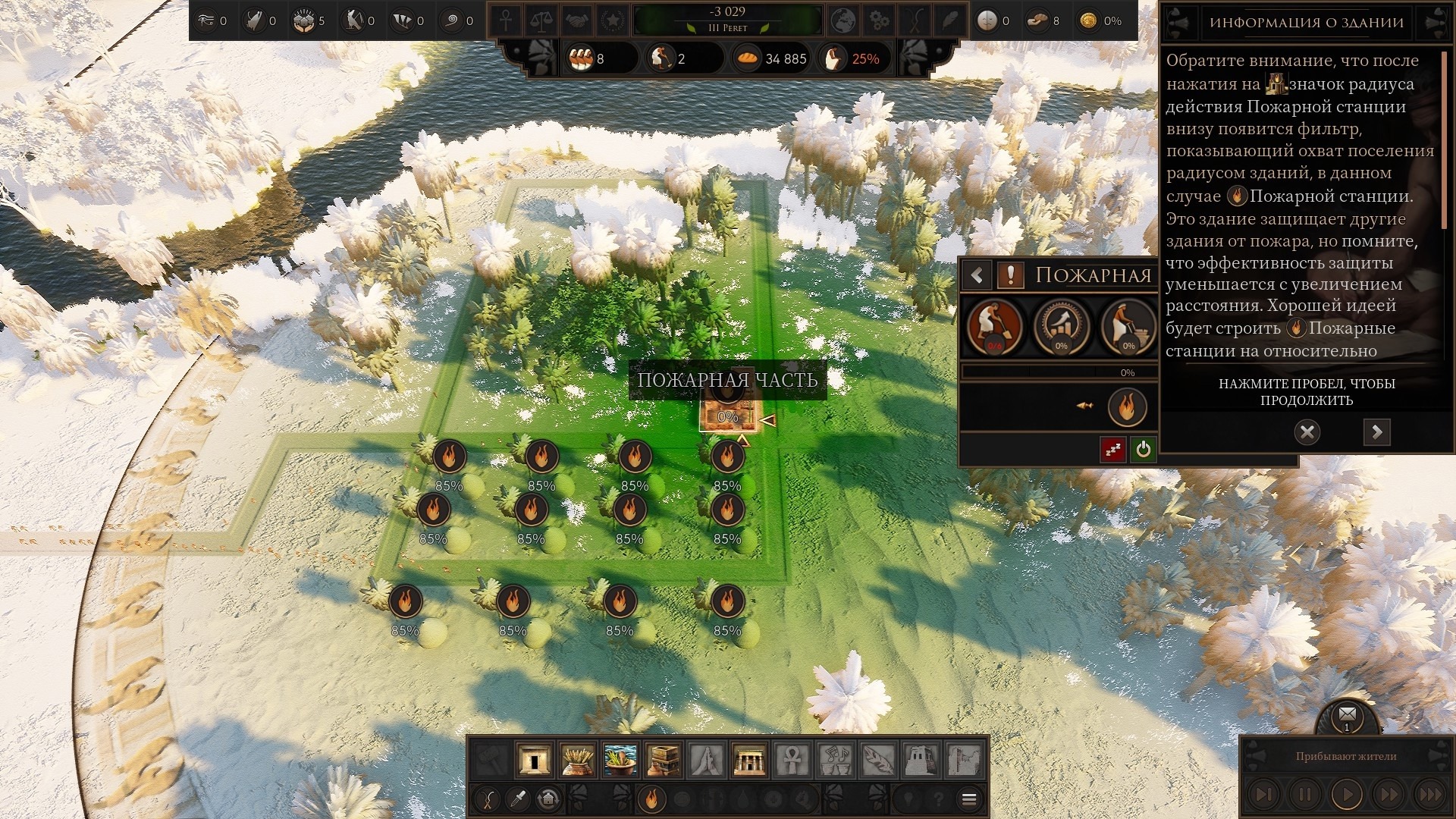Viewport: 1456px width, 819px height.
Task: Pause the game speed
Action: coord(1304,795)
